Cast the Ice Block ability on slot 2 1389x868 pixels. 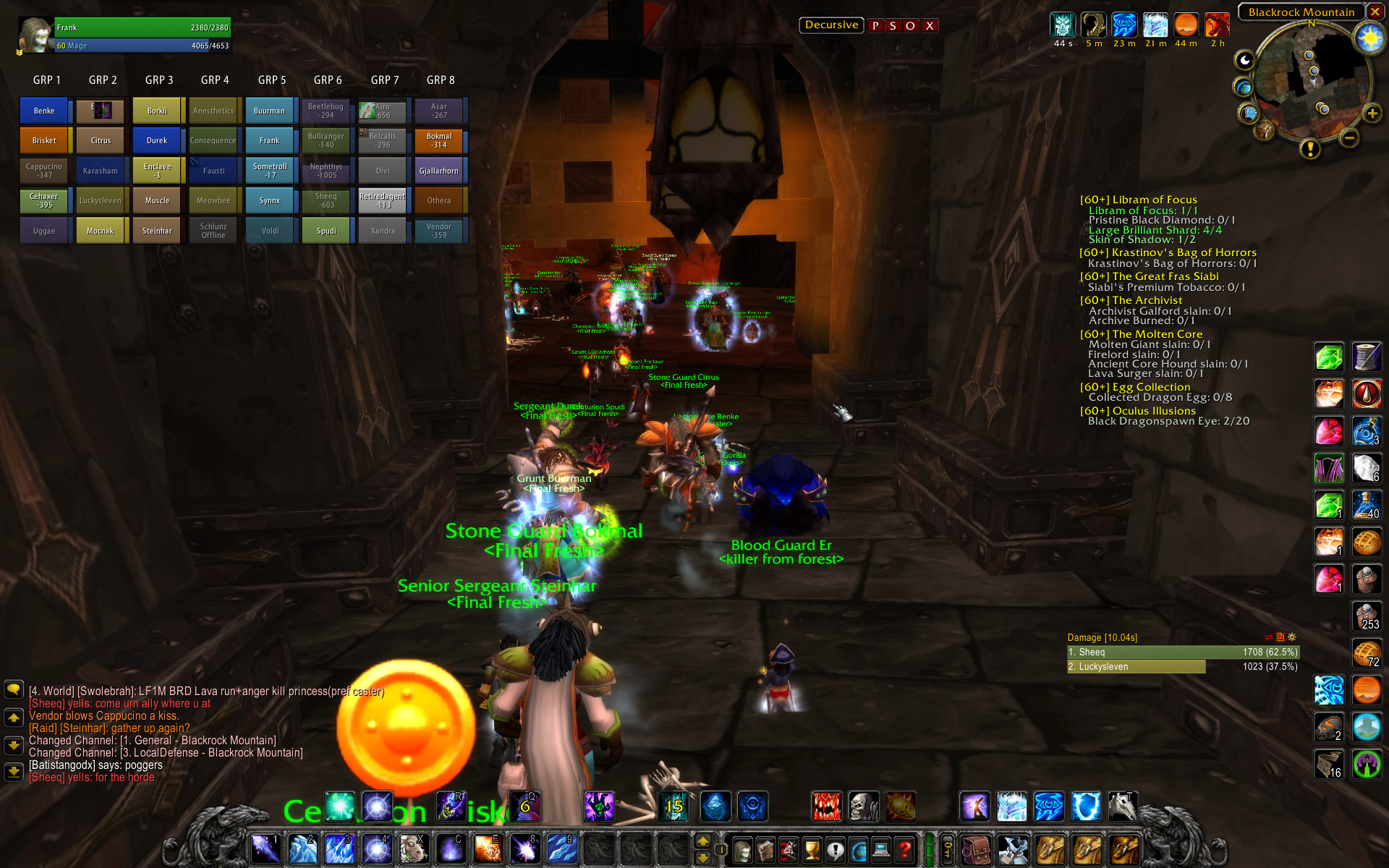[x=302, y=849]
